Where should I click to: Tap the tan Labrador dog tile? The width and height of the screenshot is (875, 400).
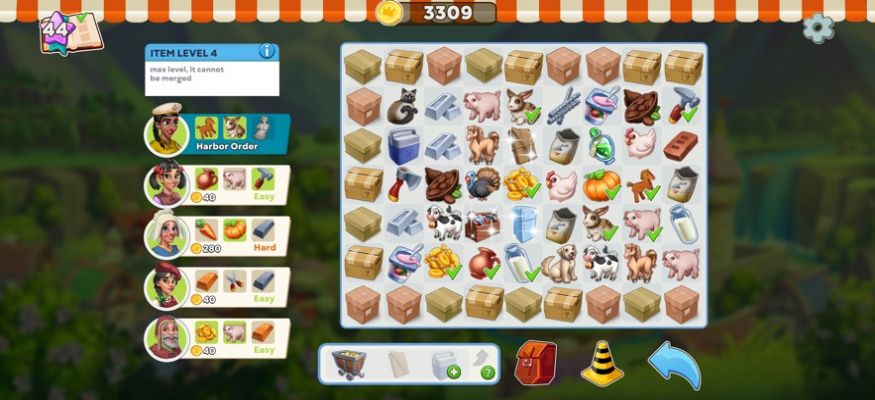tap(563, 264)
